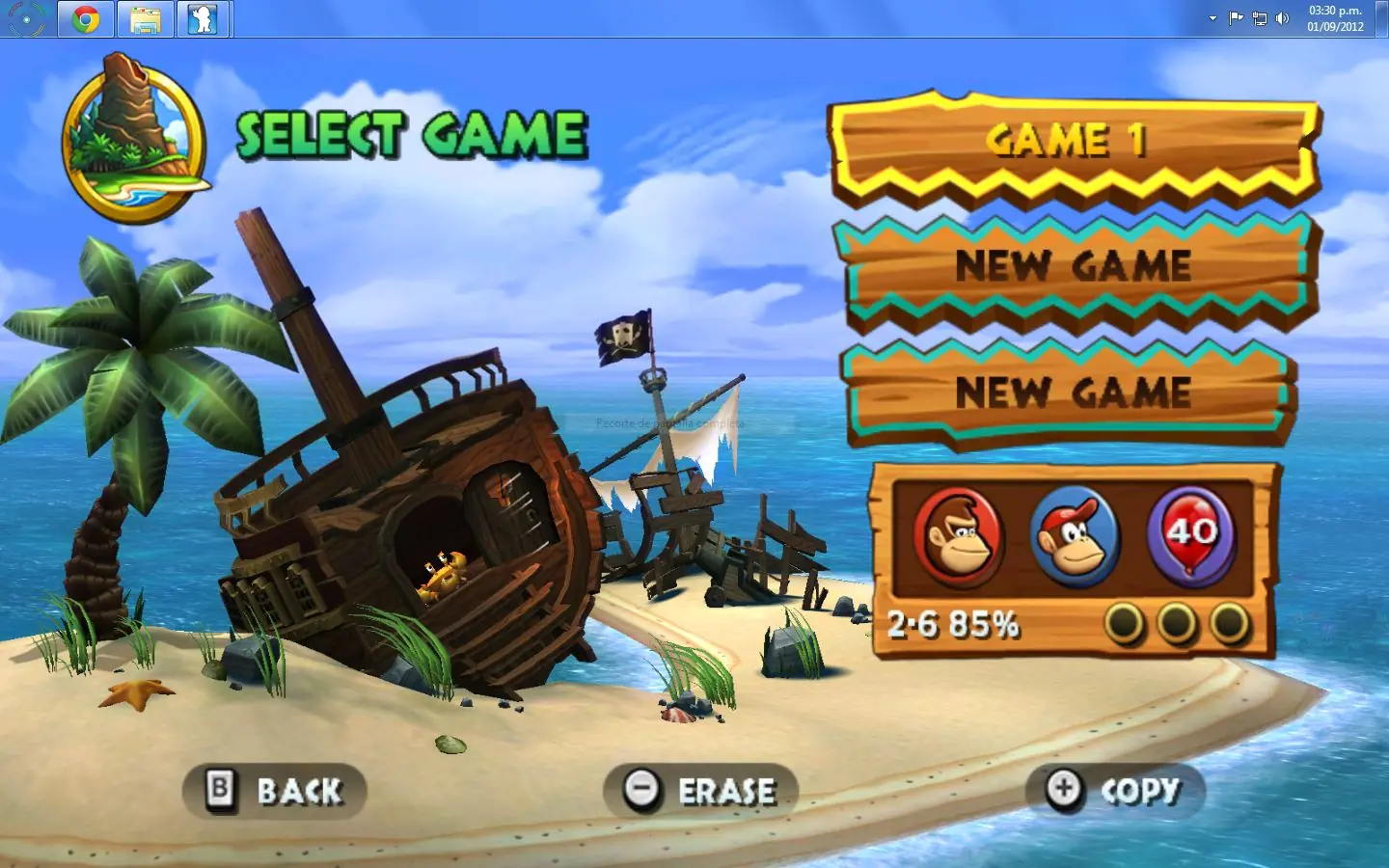1389x868 pixels.
Task: Expand hidden icons with the tray chevron
Action: pos(1212,17)
